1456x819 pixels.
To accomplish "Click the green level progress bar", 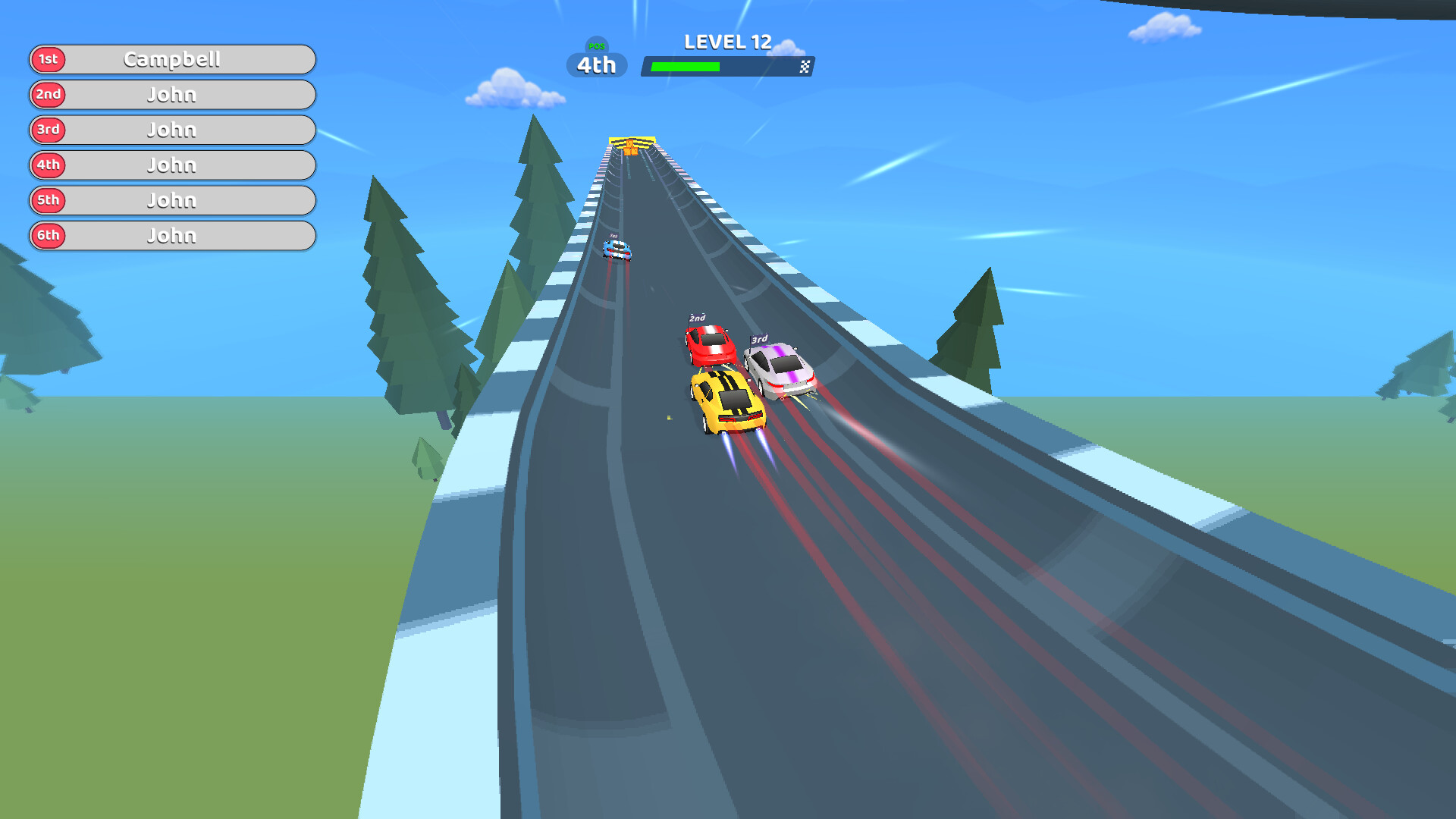I will click(686, 67).
